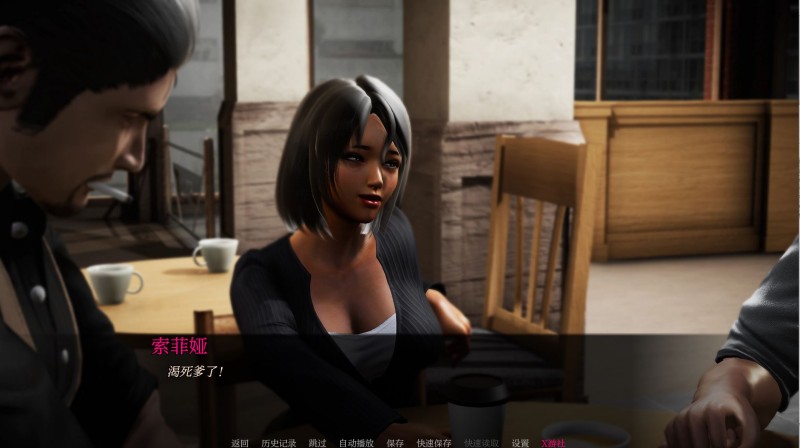Activate 跳过 (Skip) in the quick menu
This screenshot has height=448, width=800.
[x=317, y=442]
